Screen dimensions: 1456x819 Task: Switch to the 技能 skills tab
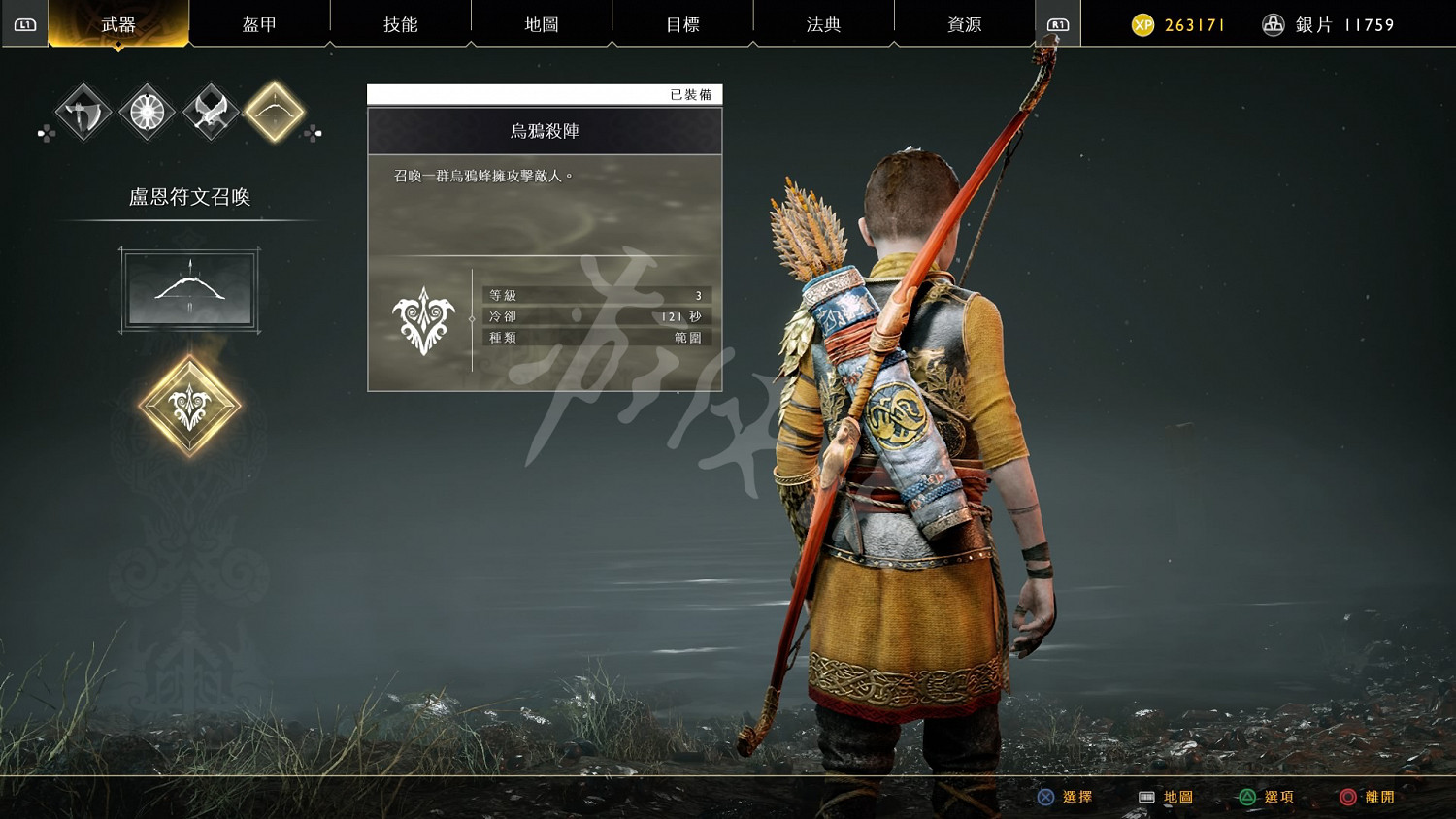pyautogui.click(x=401, y=23)
